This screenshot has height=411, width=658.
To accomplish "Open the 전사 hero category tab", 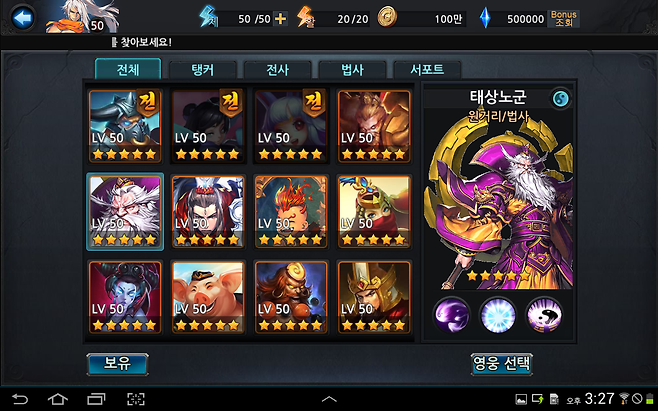I will point(276,70).
